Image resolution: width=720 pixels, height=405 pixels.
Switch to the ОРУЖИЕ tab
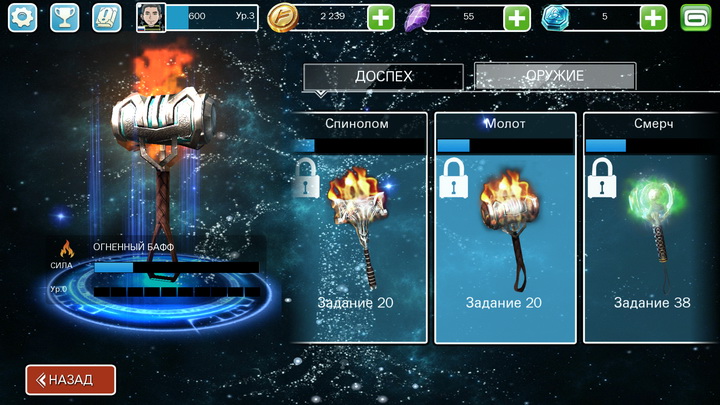click(x=554, y=77)
